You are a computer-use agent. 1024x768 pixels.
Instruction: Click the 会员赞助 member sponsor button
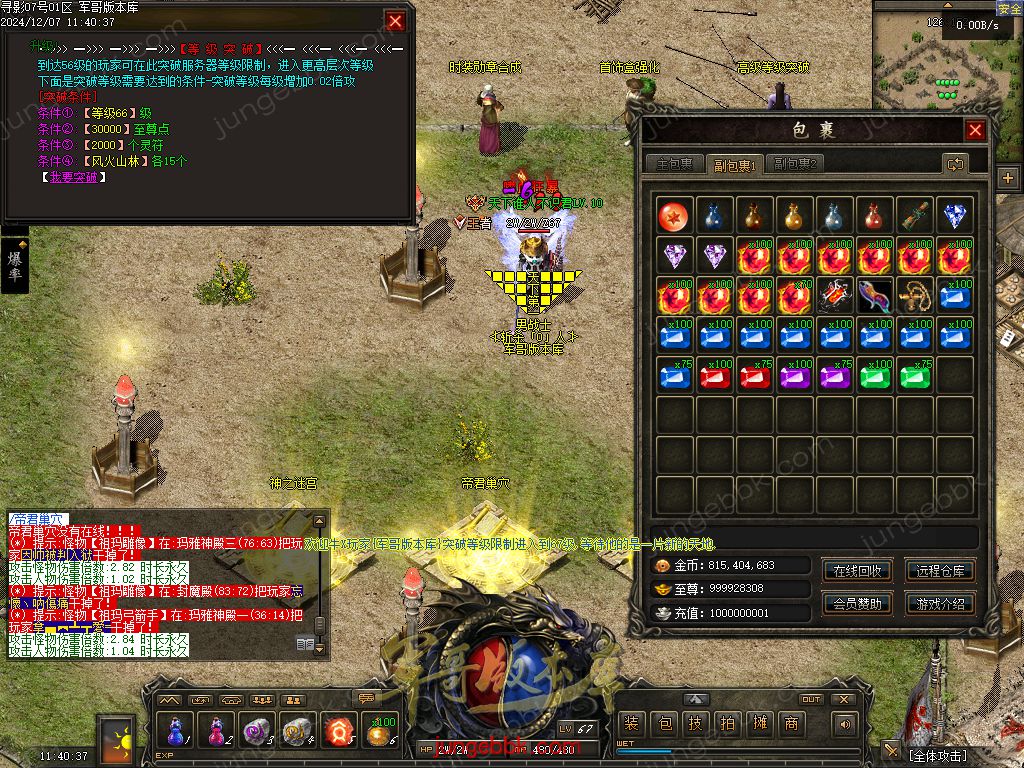pyautogui.click(x=857, y=604)
